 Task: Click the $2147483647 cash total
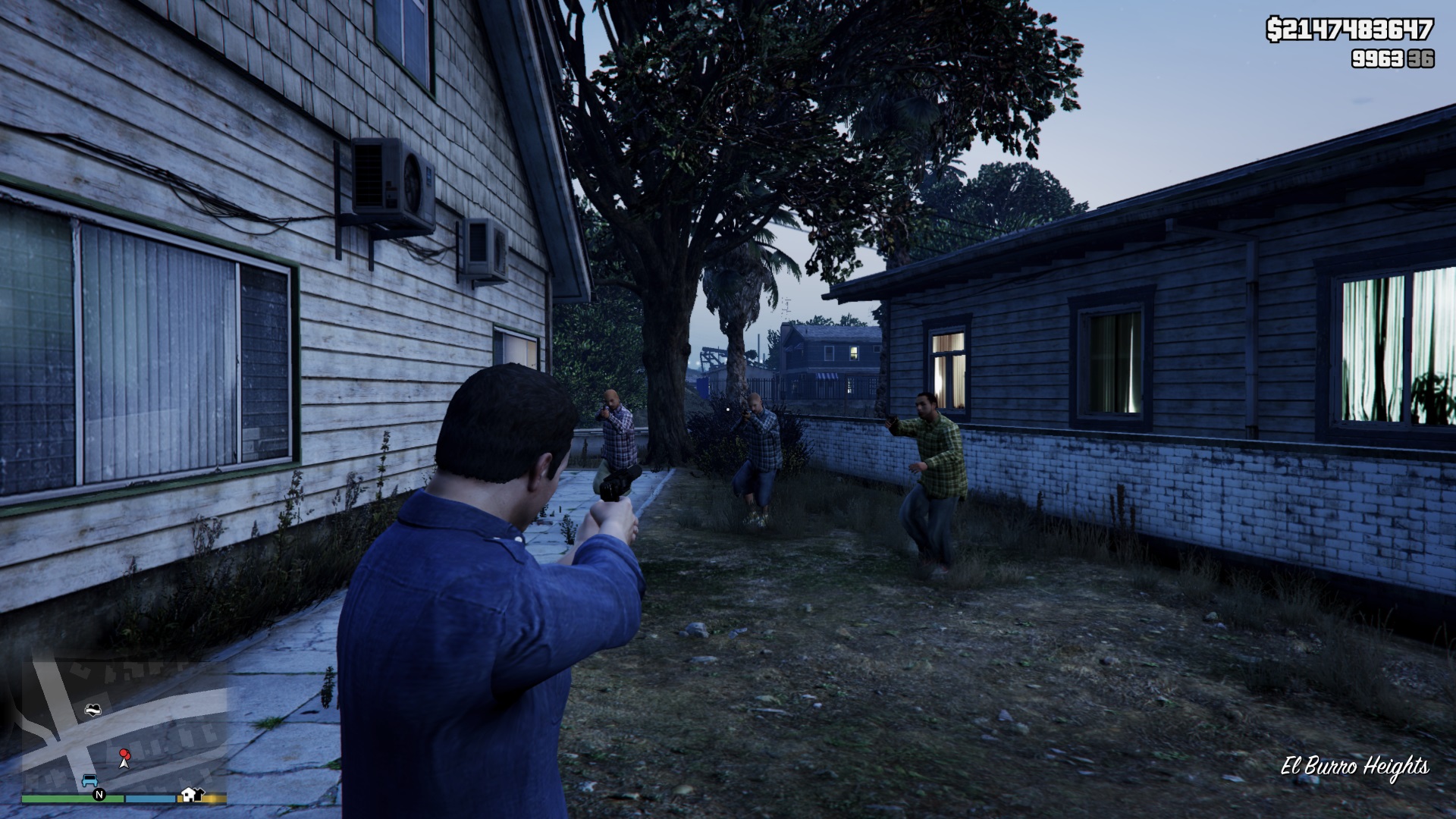pos(1350,28)
